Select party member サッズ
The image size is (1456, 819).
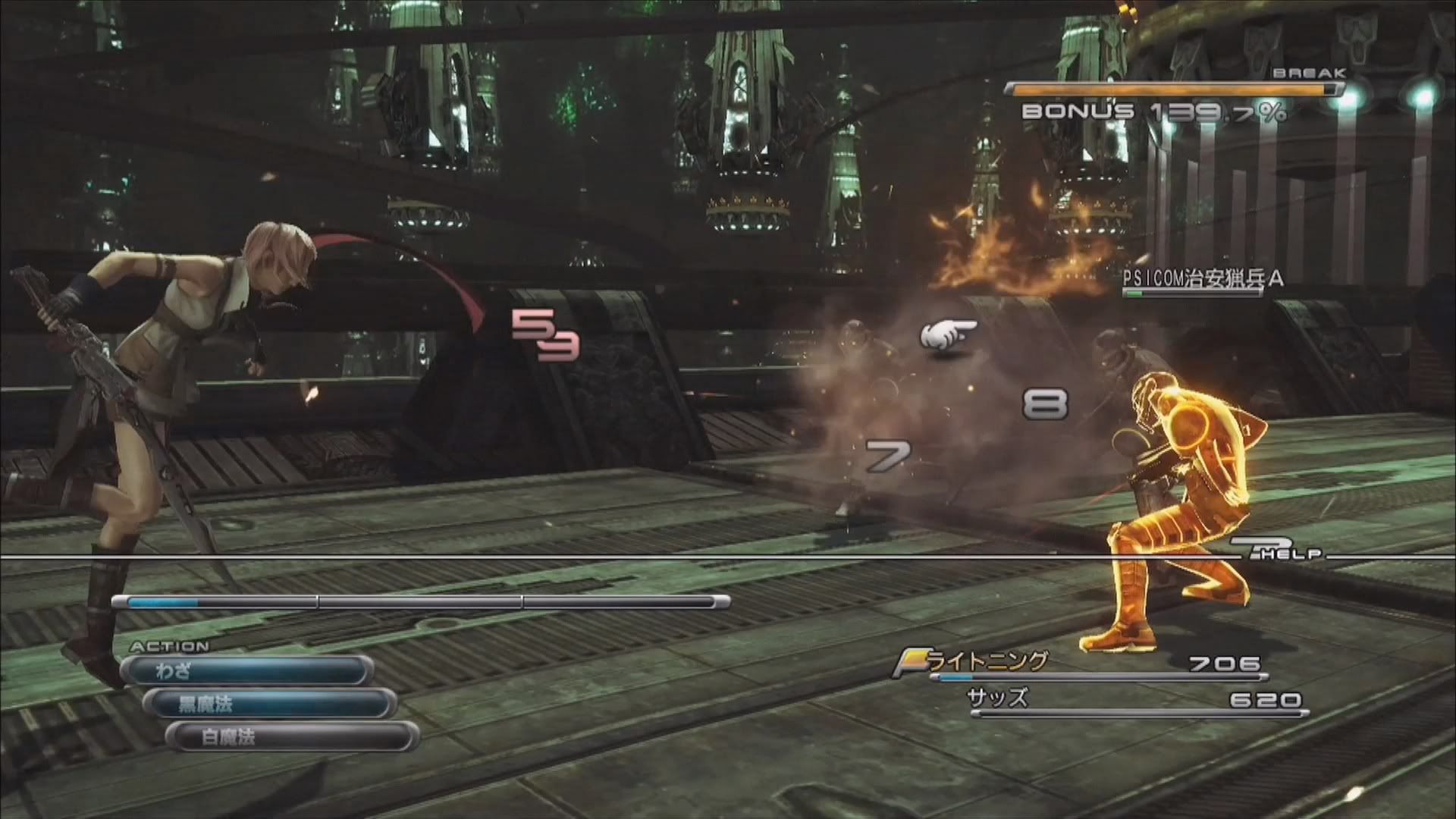[998, 698]
